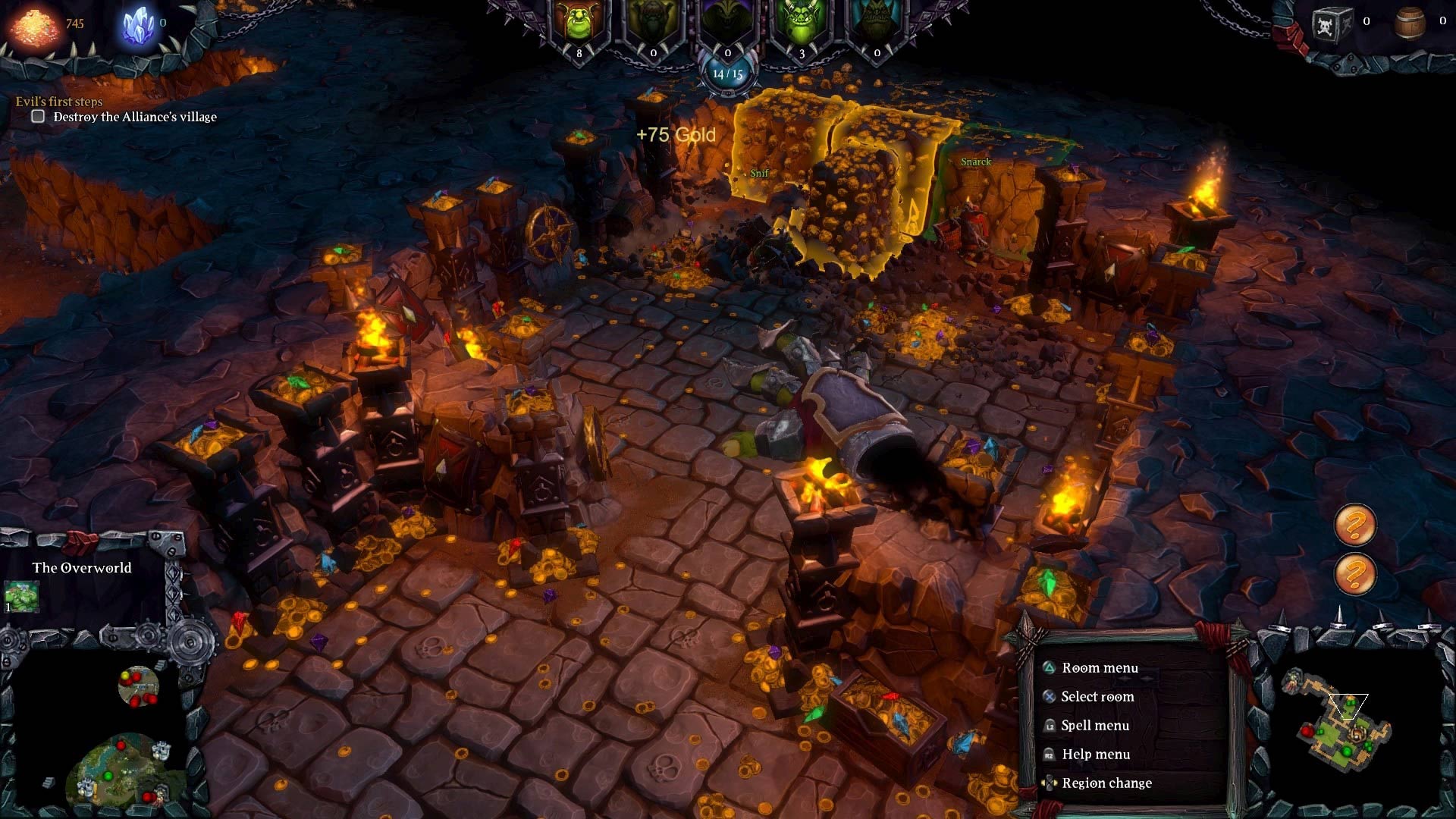Click The Overworld label
Screen dimensions: 1456x819
click(80, 567)
